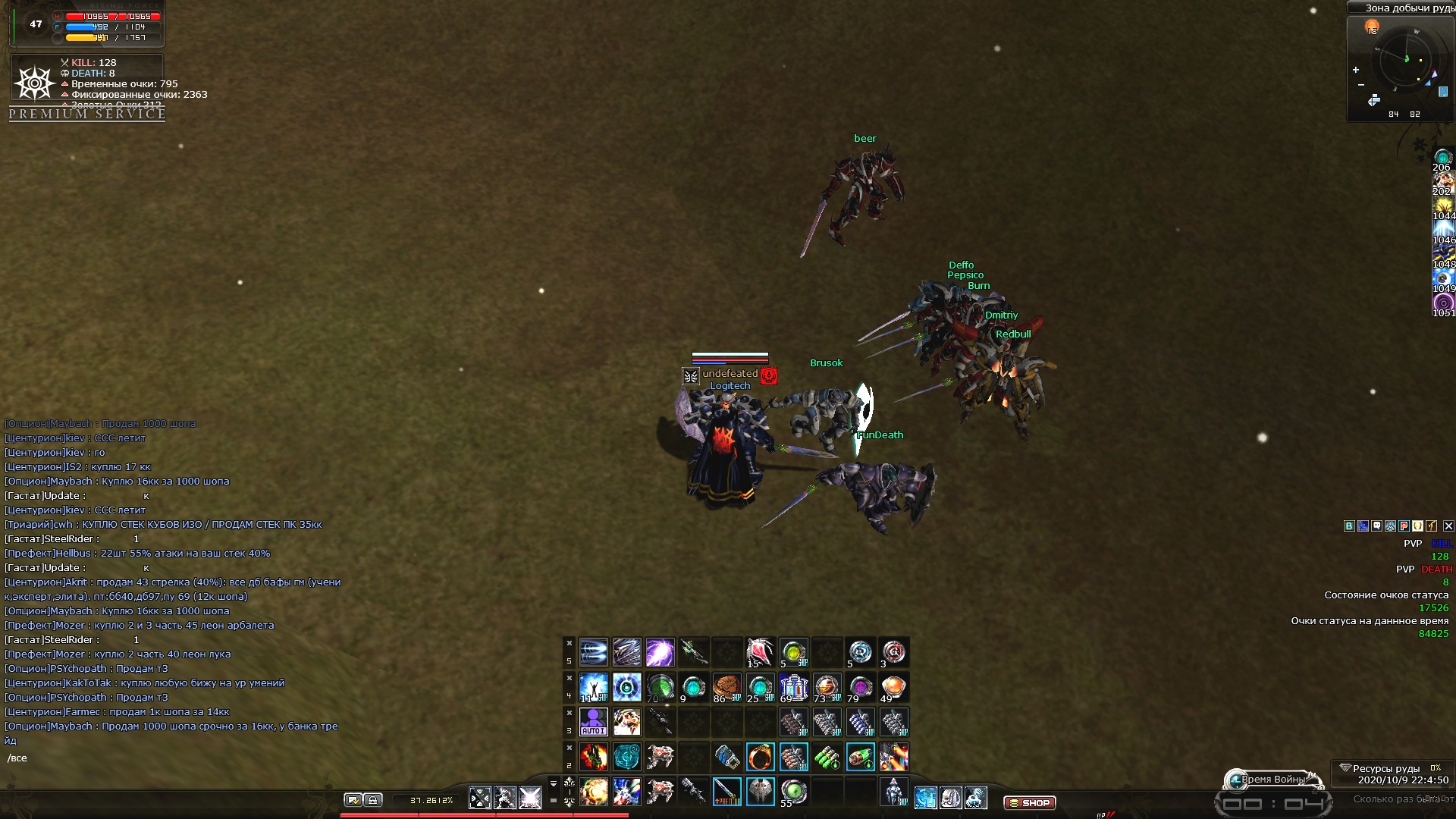Click the Время Войны timer button
1456x819 pixels.
(1273, 779)
